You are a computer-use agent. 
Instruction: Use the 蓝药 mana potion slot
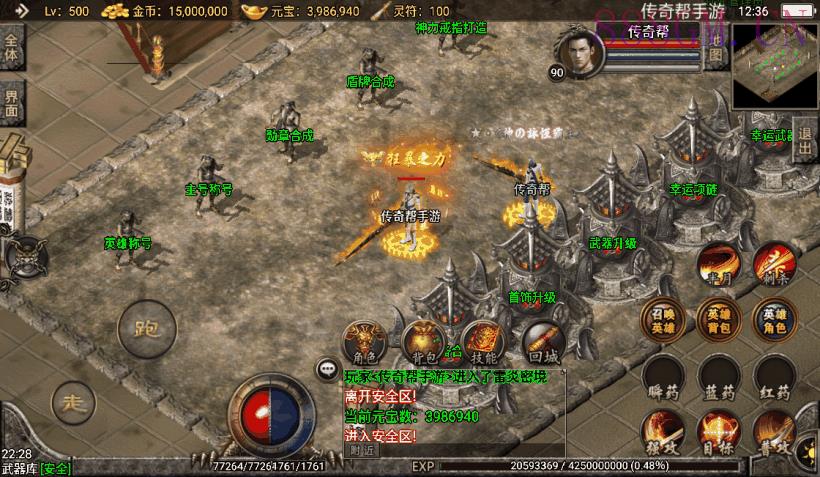(718, 376)
